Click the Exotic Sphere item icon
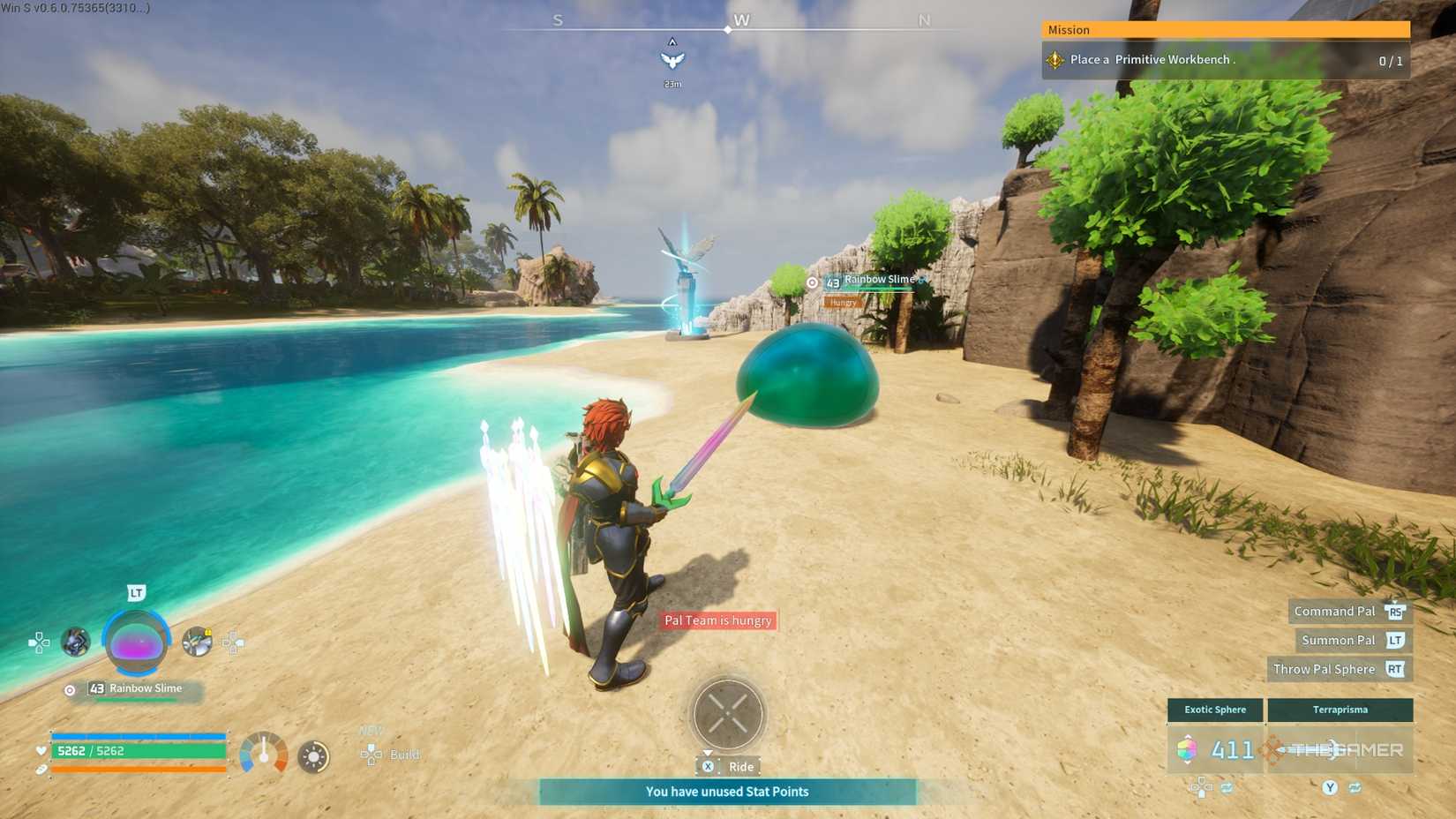Screen dimensions: 1456x819 point(1187,748)
